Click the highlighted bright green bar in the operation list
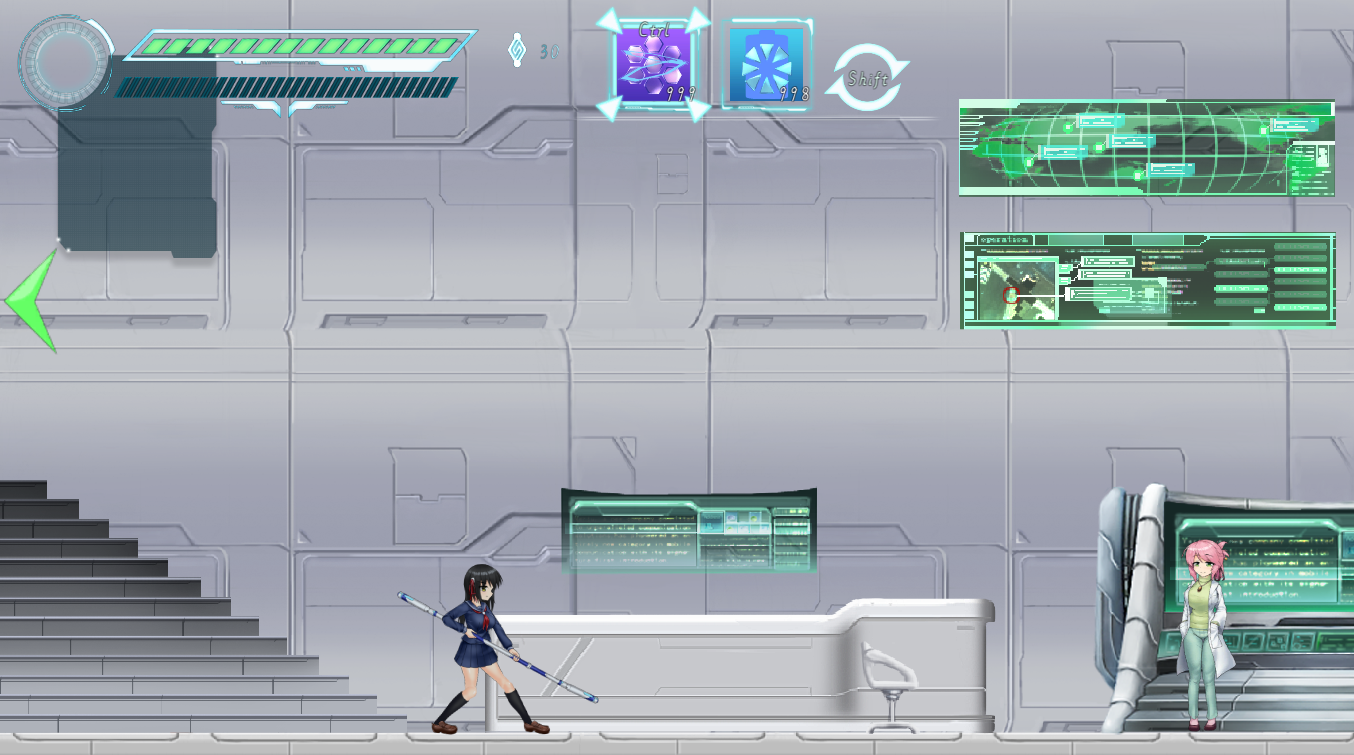The height and width of the screenshot is (755, 1354). 1301,271
